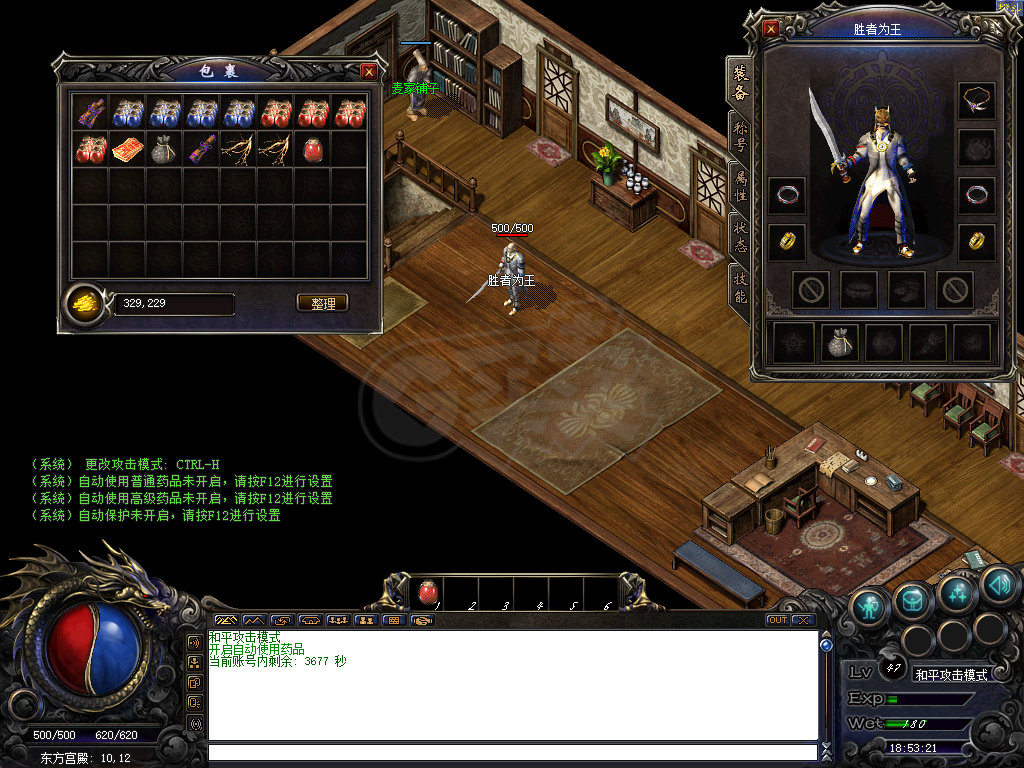Viewport: 1024px width, 768px height.
Task: Select the gray pouch in the bag
Action: 163,150
